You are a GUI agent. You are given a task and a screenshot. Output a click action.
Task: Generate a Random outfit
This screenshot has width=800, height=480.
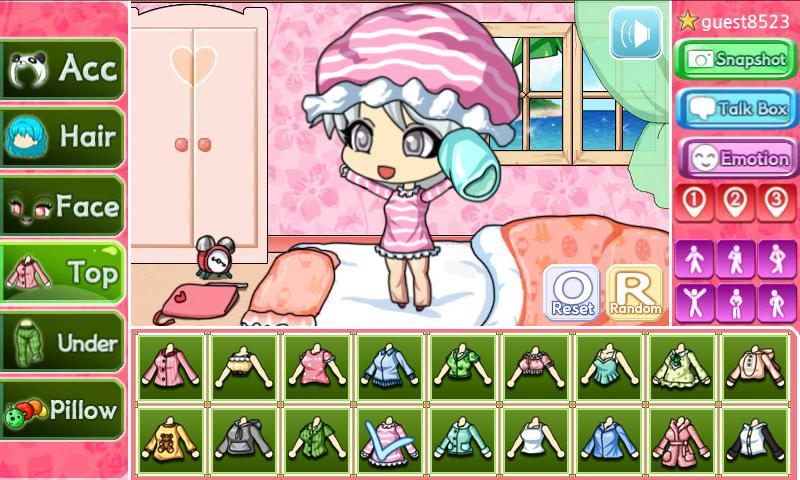(x=634, y=293)
